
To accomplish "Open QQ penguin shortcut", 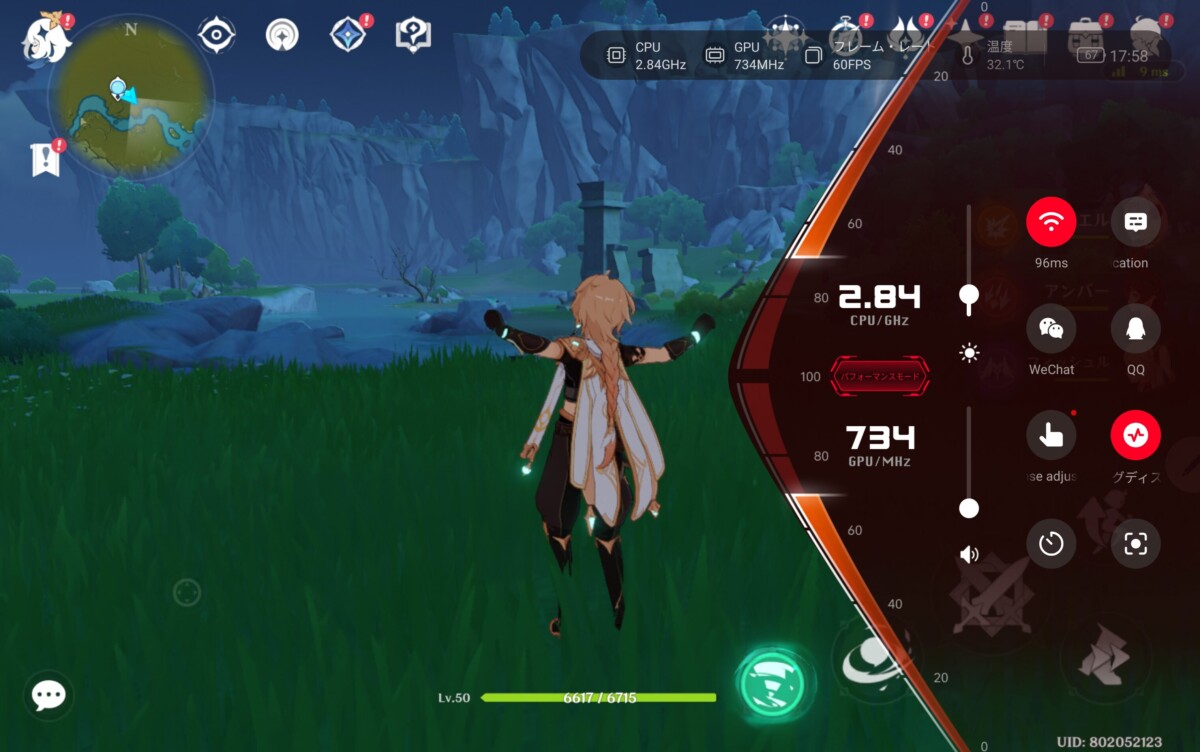I will pos(1135,329).
